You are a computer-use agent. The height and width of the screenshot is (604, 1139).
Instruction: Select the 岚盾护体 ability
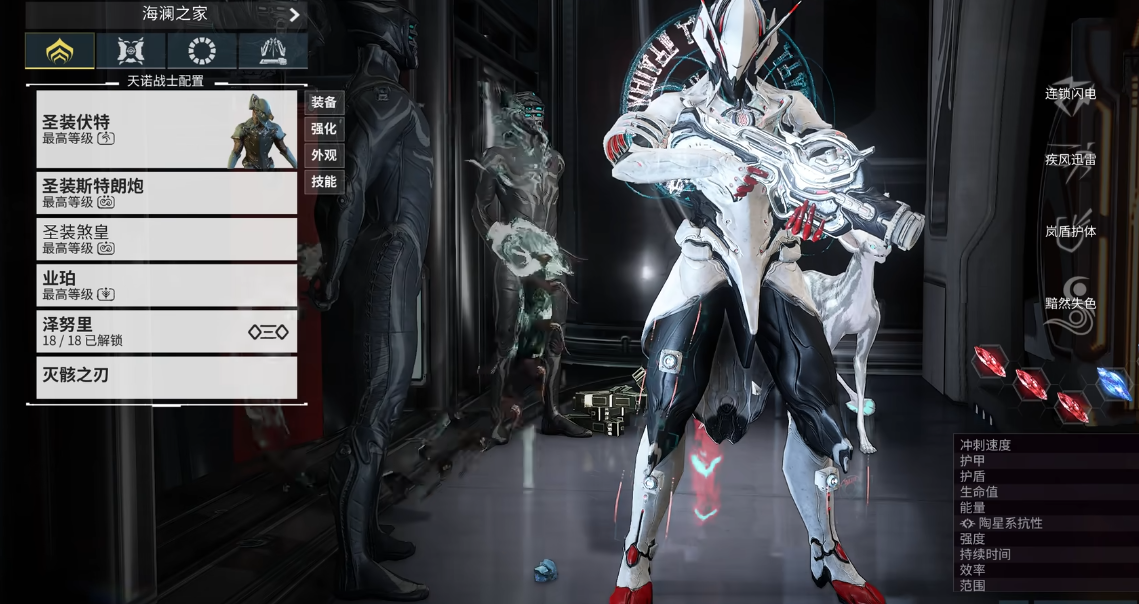[1070, 231]
